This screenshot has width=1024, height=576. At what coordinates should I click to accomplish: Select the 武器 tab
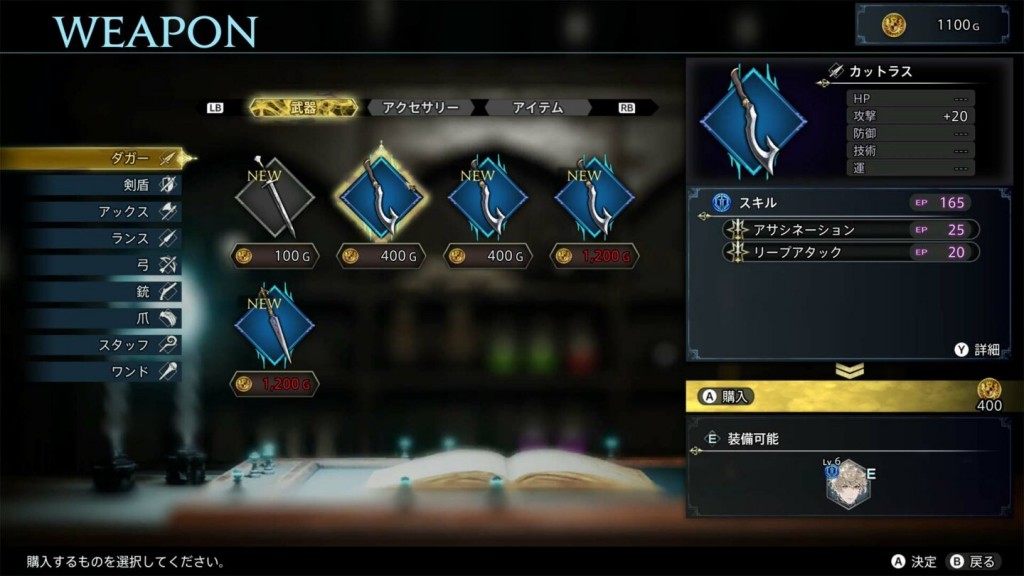click(303, 107)
